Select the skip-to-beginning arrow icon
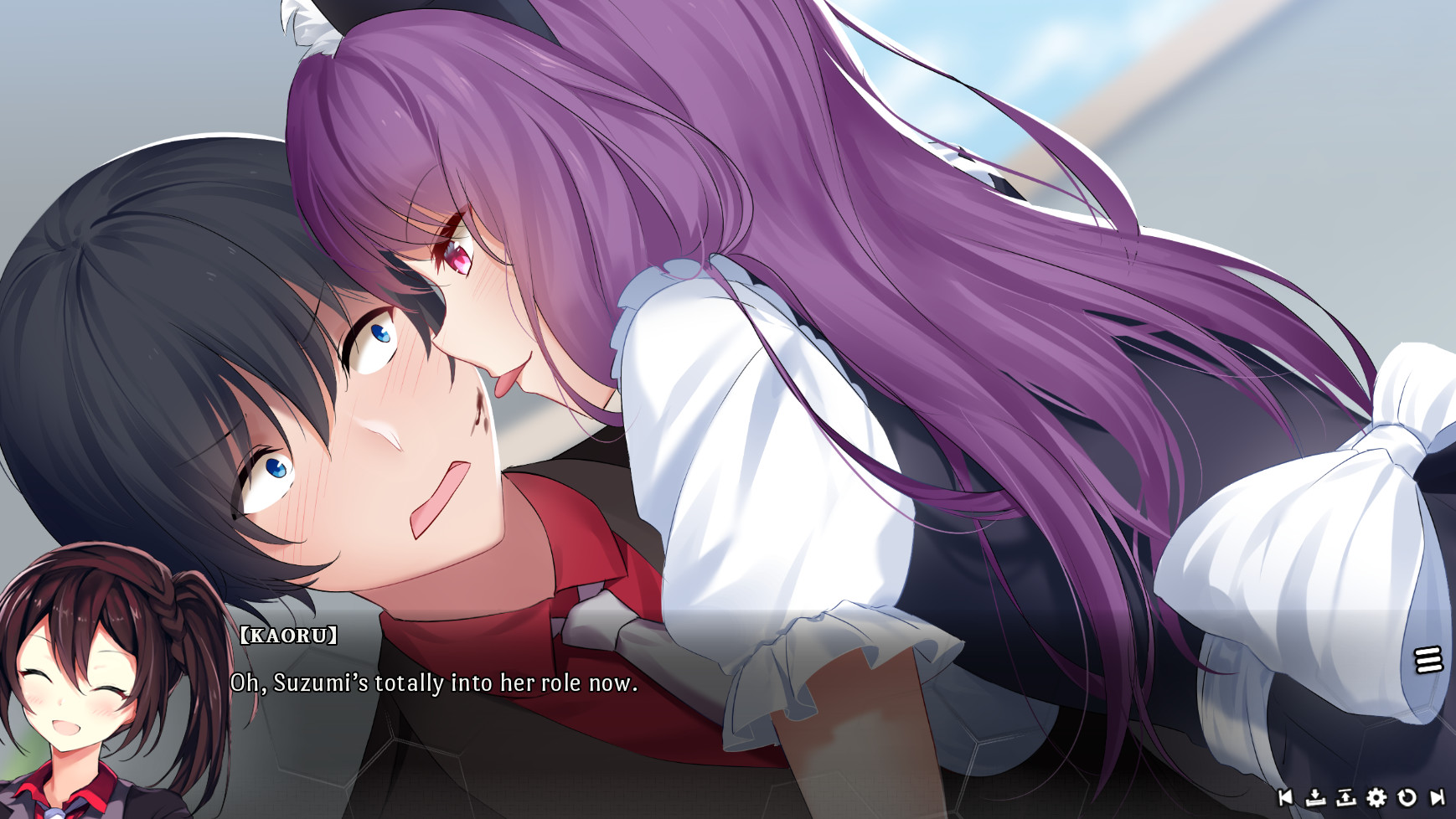The image size is (1456, 819). [x=1285, y=798]
